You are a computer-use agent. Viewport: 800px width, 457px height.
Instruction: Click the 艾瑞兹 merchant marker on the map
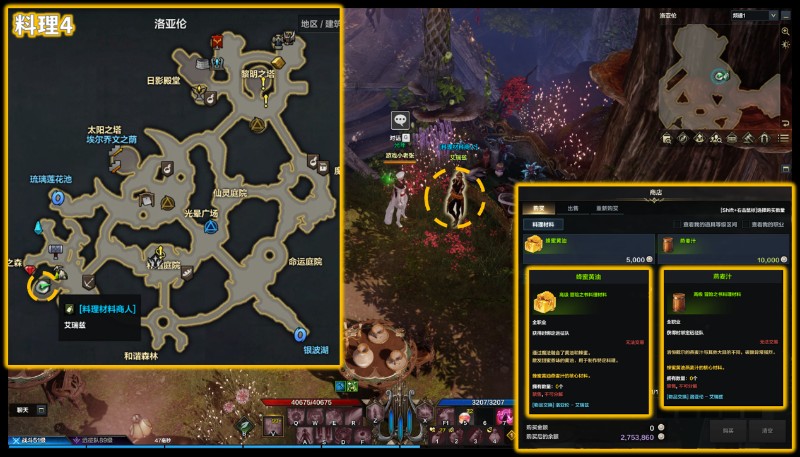43,287
